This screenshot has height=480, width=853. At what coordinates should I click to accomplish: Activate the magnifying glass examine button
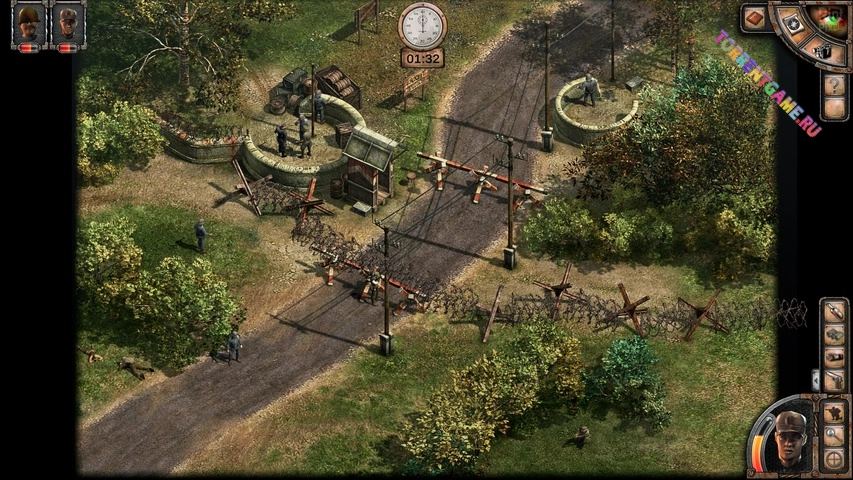[832, 435]
